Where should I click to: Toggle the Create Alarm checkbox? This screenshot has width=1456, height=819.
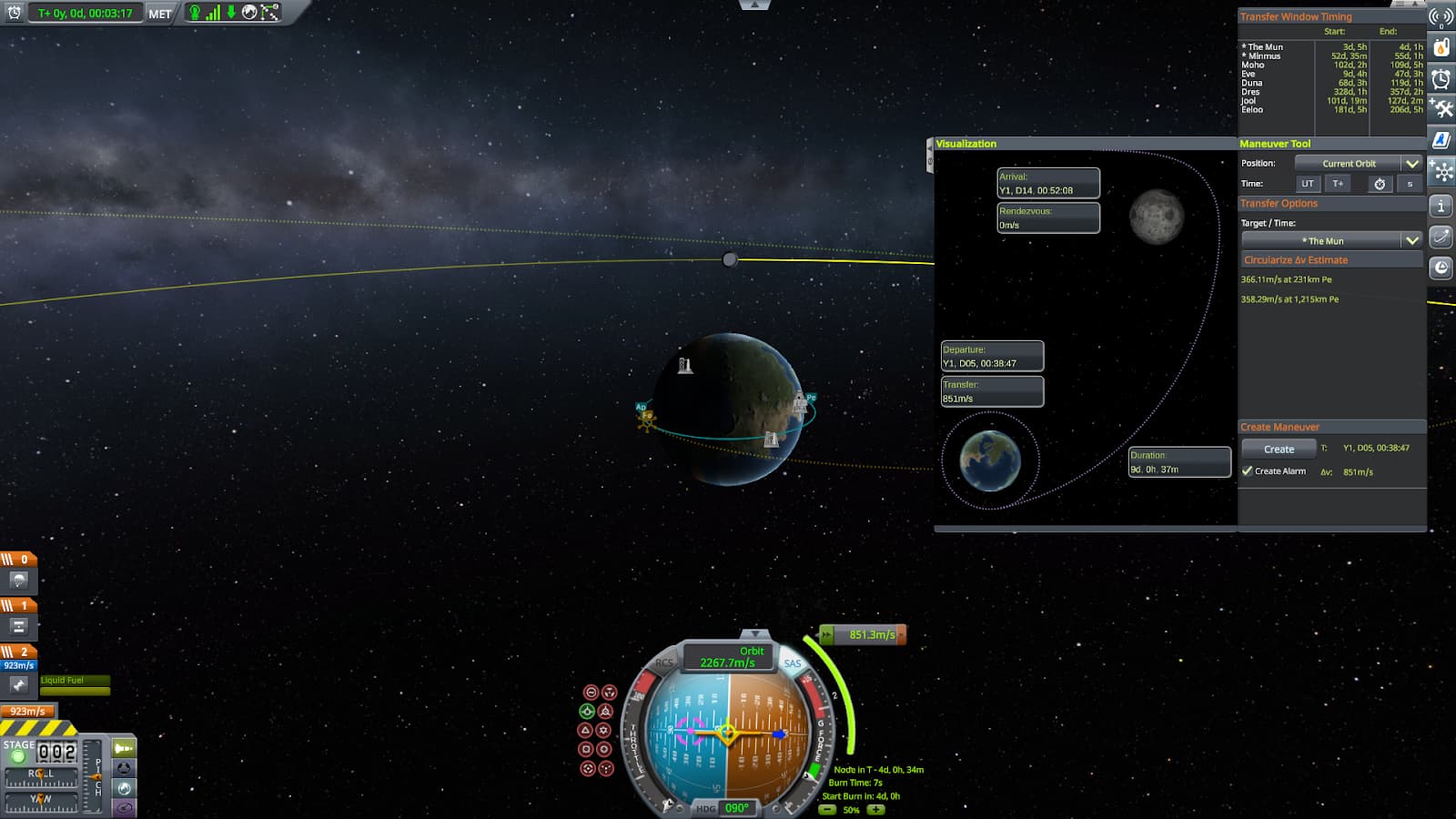click(x=1248, y=470)
